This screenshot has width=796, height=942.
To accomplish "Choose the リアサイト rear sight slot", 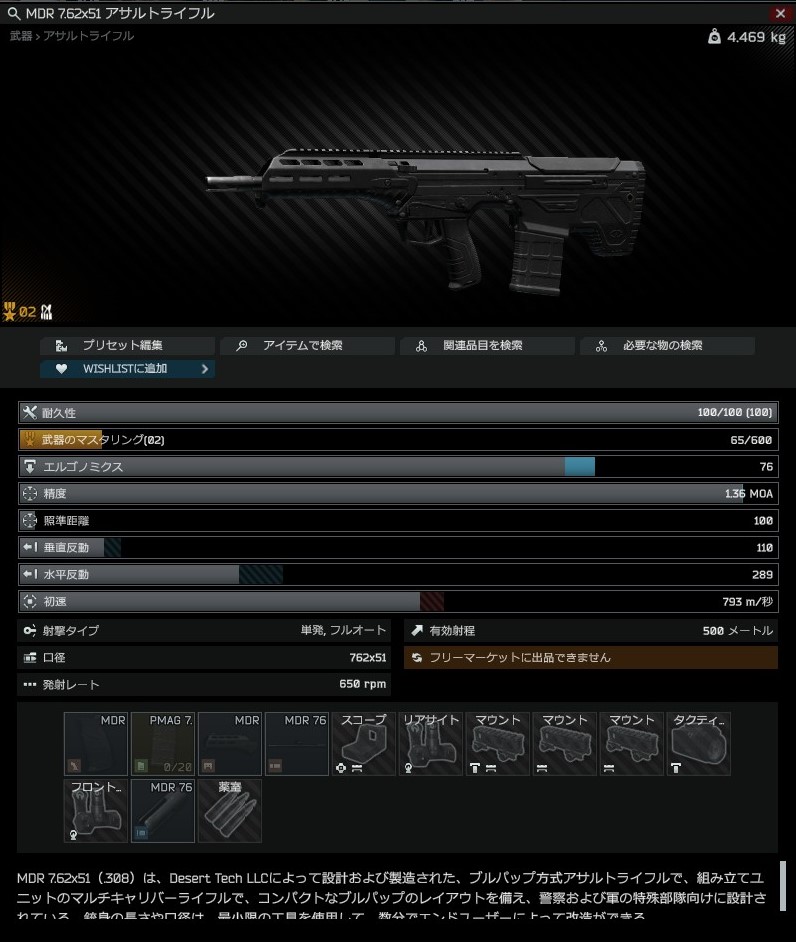I will point(430,743).
